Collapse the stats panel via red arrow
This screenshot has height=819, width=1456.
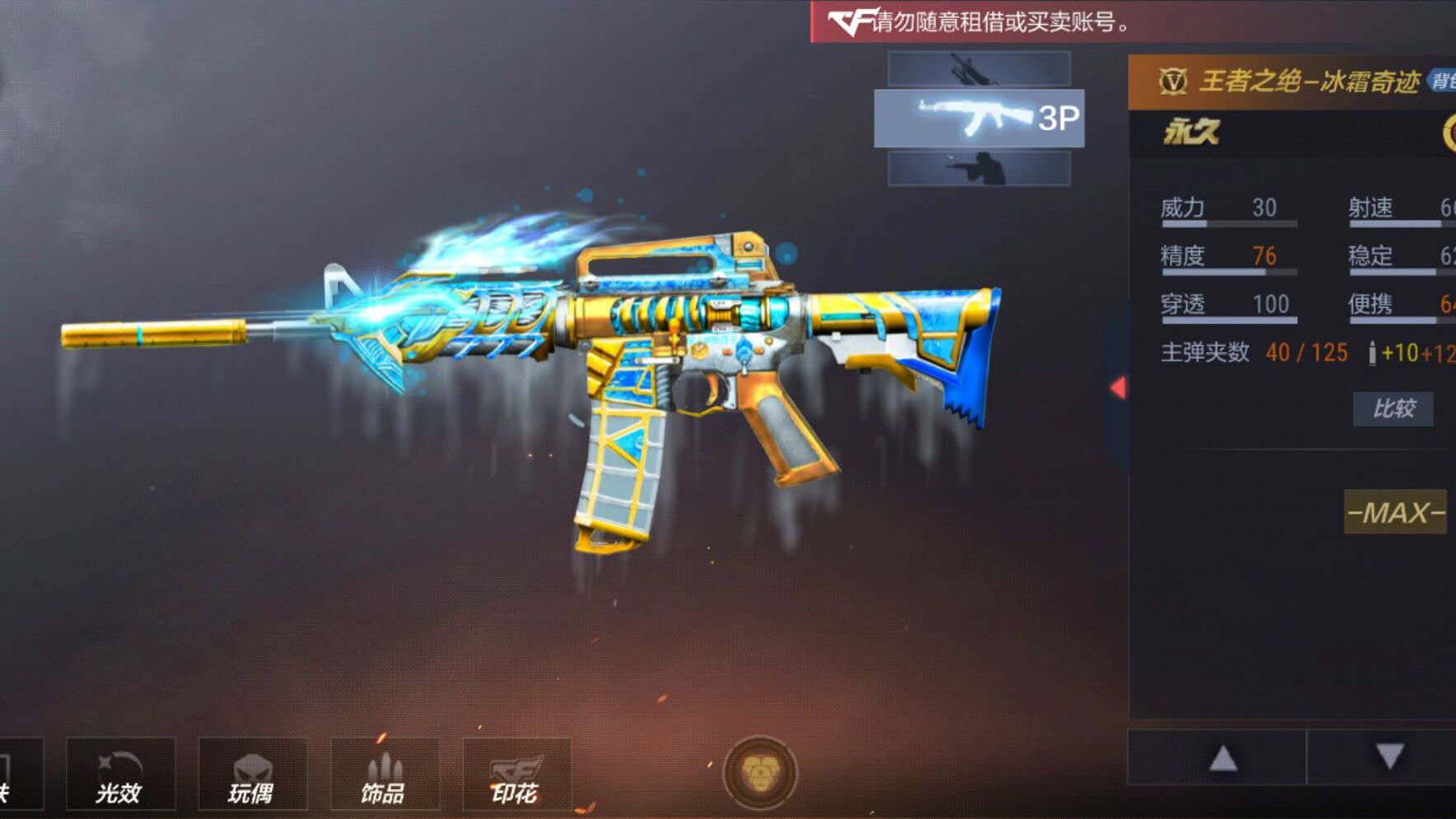1118,387
